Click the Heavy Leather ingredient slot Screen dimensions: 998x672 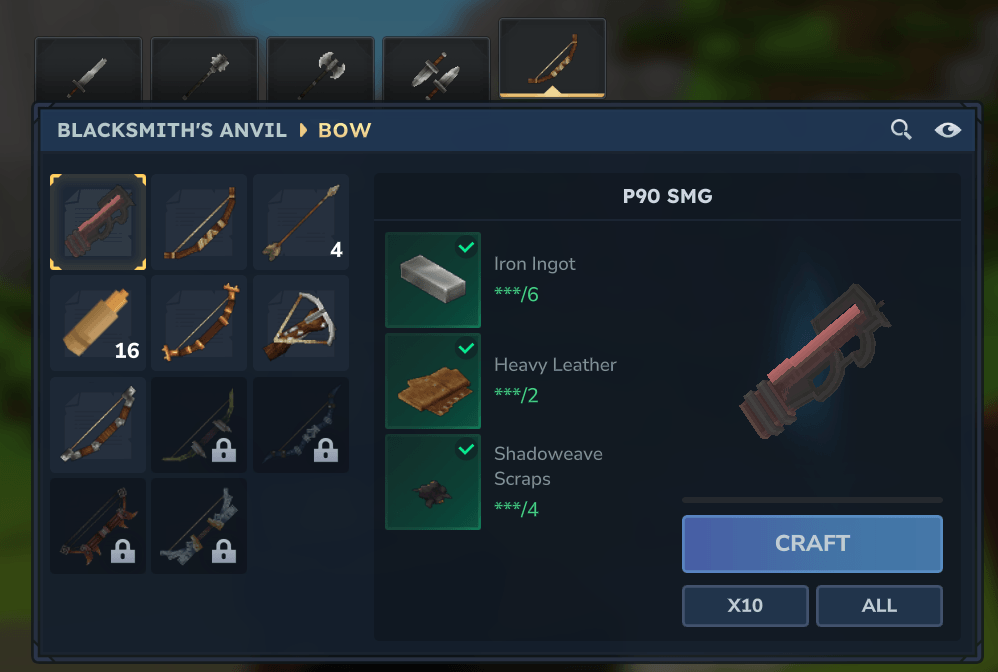point(433,381)
